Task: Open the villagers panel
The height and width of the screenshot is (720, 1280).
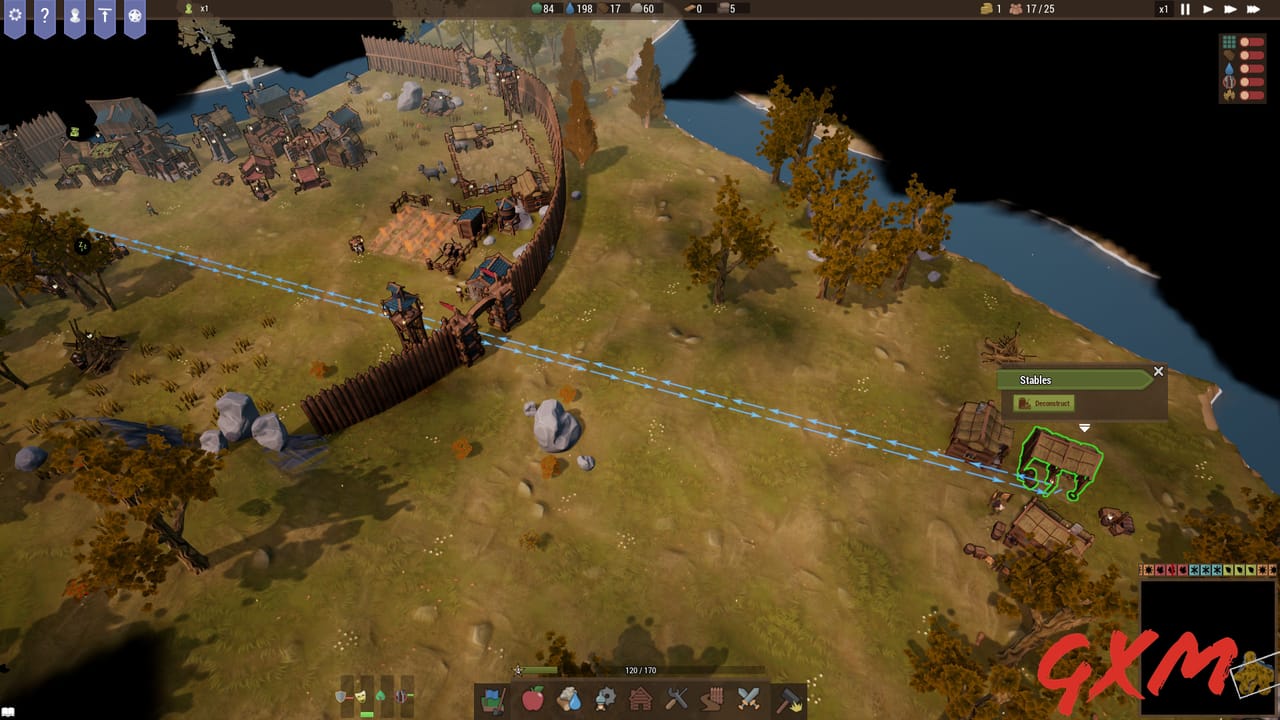Action: click(75, 13)
